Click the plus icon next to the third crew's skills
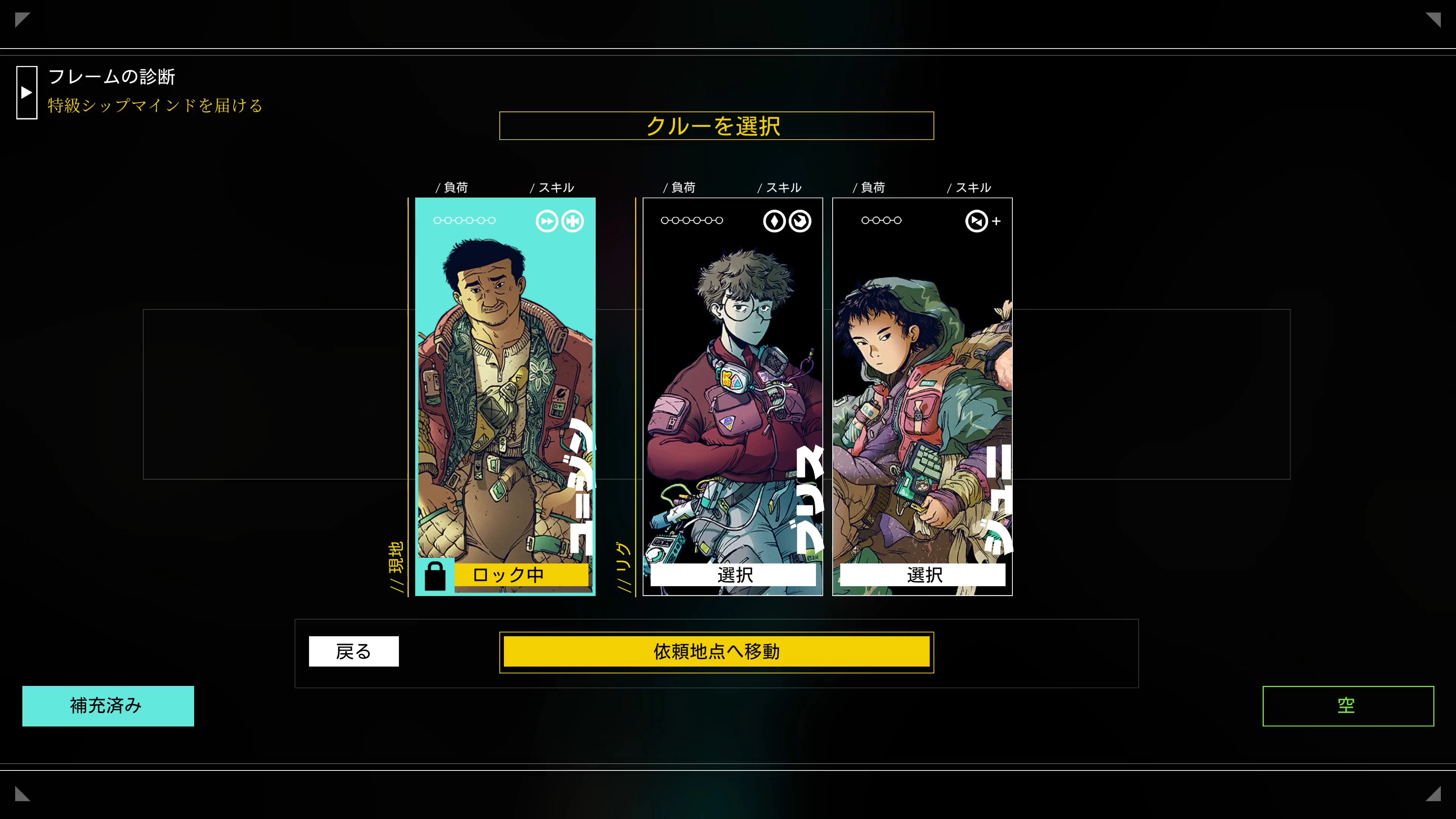1456x819 pixels. 996,221
